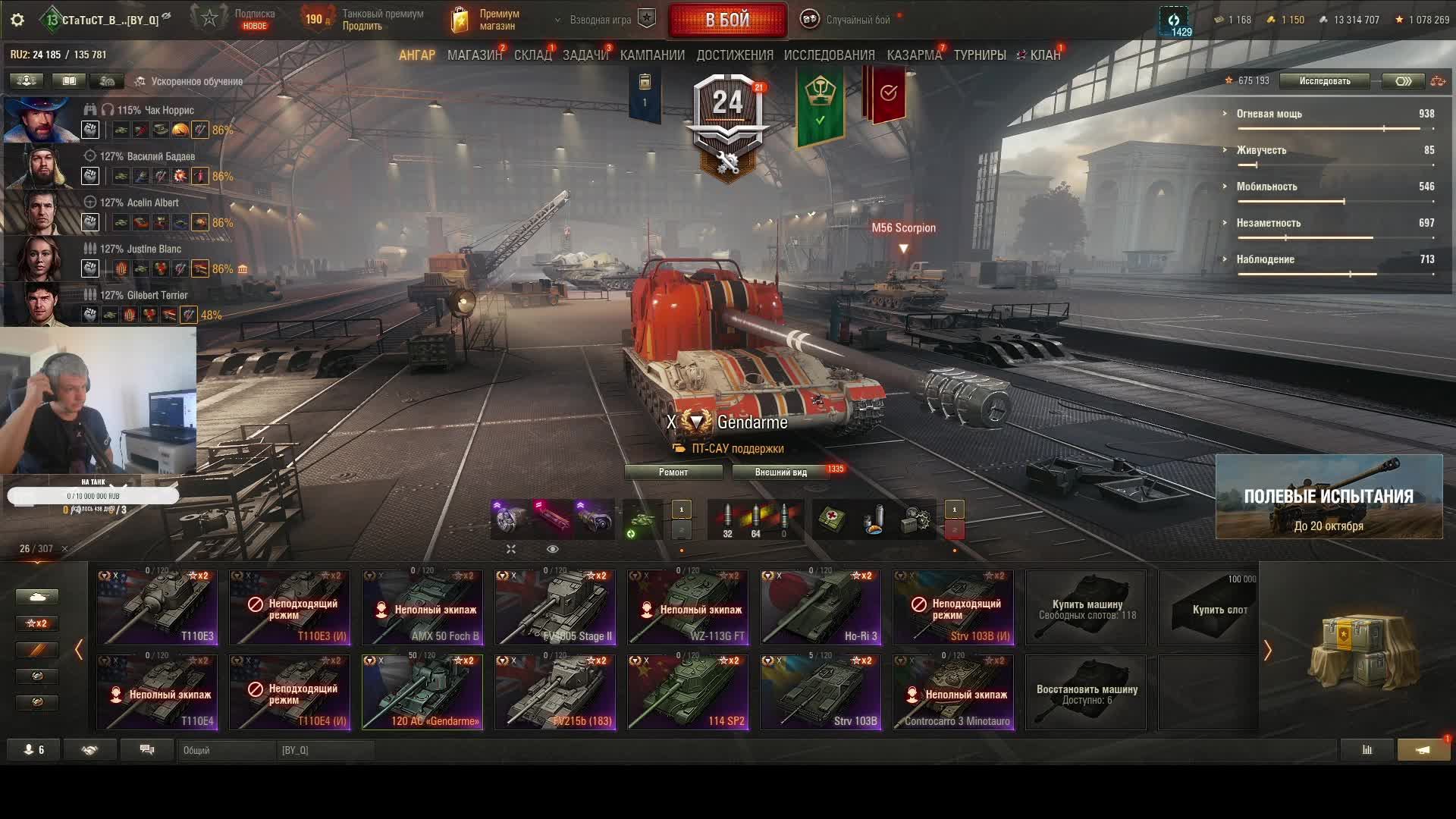Open the Полевые испытания banner

point(1329,497)
